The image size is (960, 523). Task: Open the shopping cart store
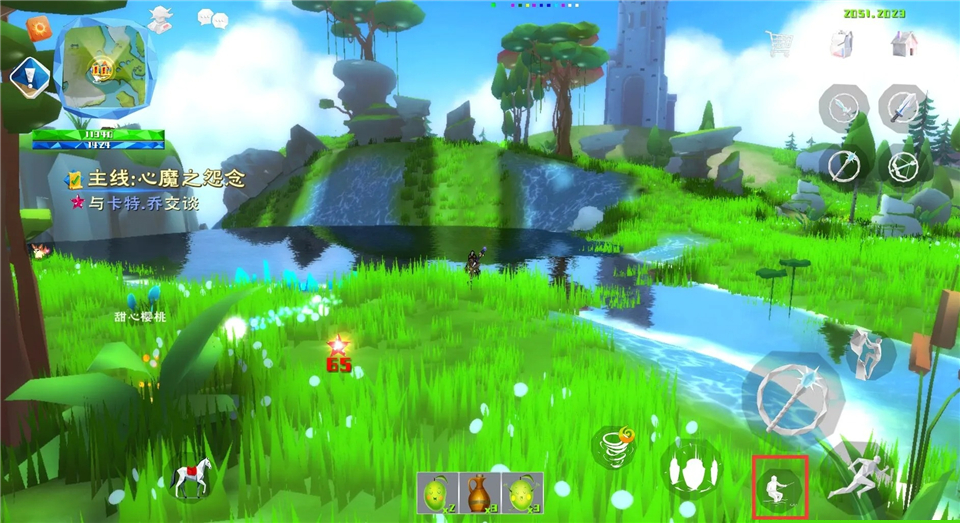pos(779,43)
